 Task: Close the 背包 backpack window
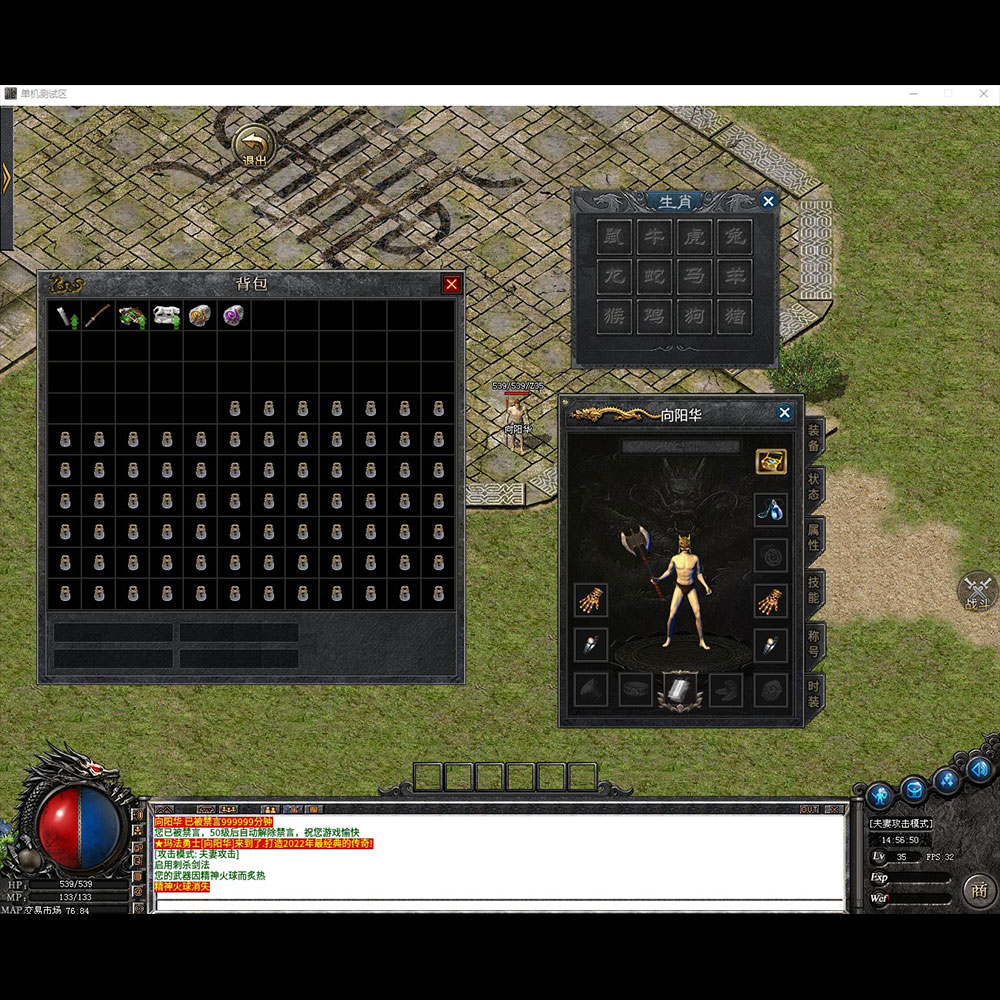(x=452, y=285)
